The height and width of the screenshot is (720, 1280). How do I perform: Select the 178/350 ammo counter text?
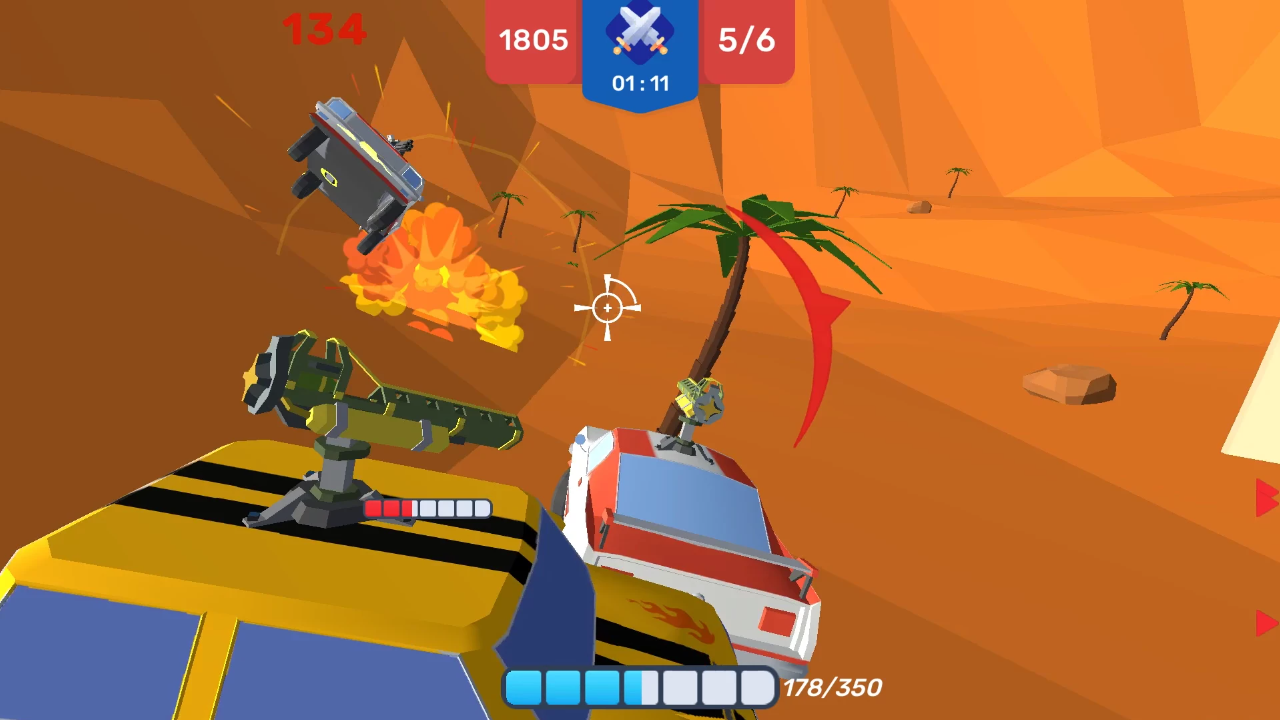831,687
